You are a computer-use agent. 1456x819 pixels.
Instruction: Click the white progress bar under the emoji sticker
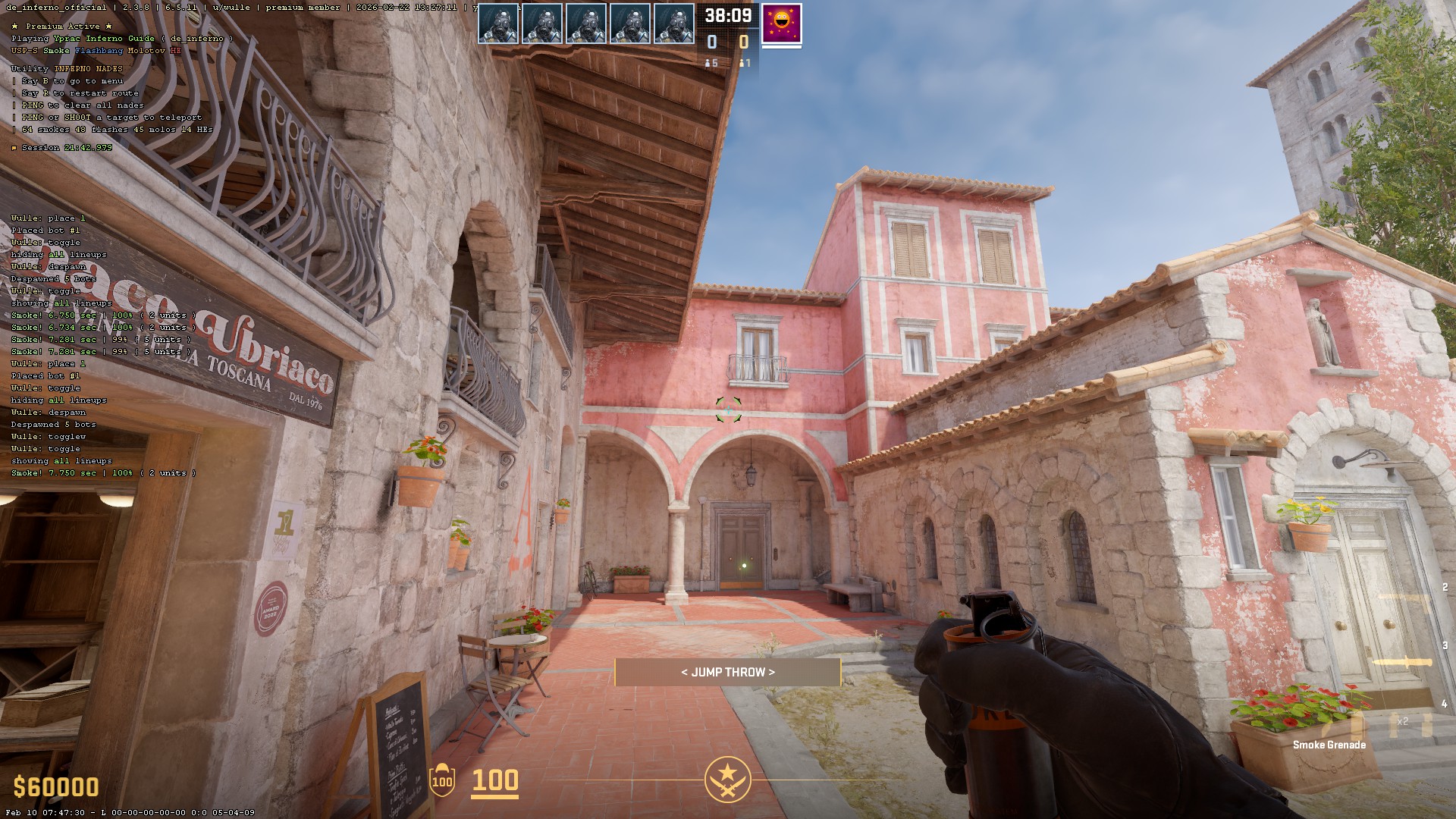[x=782, y=46]
